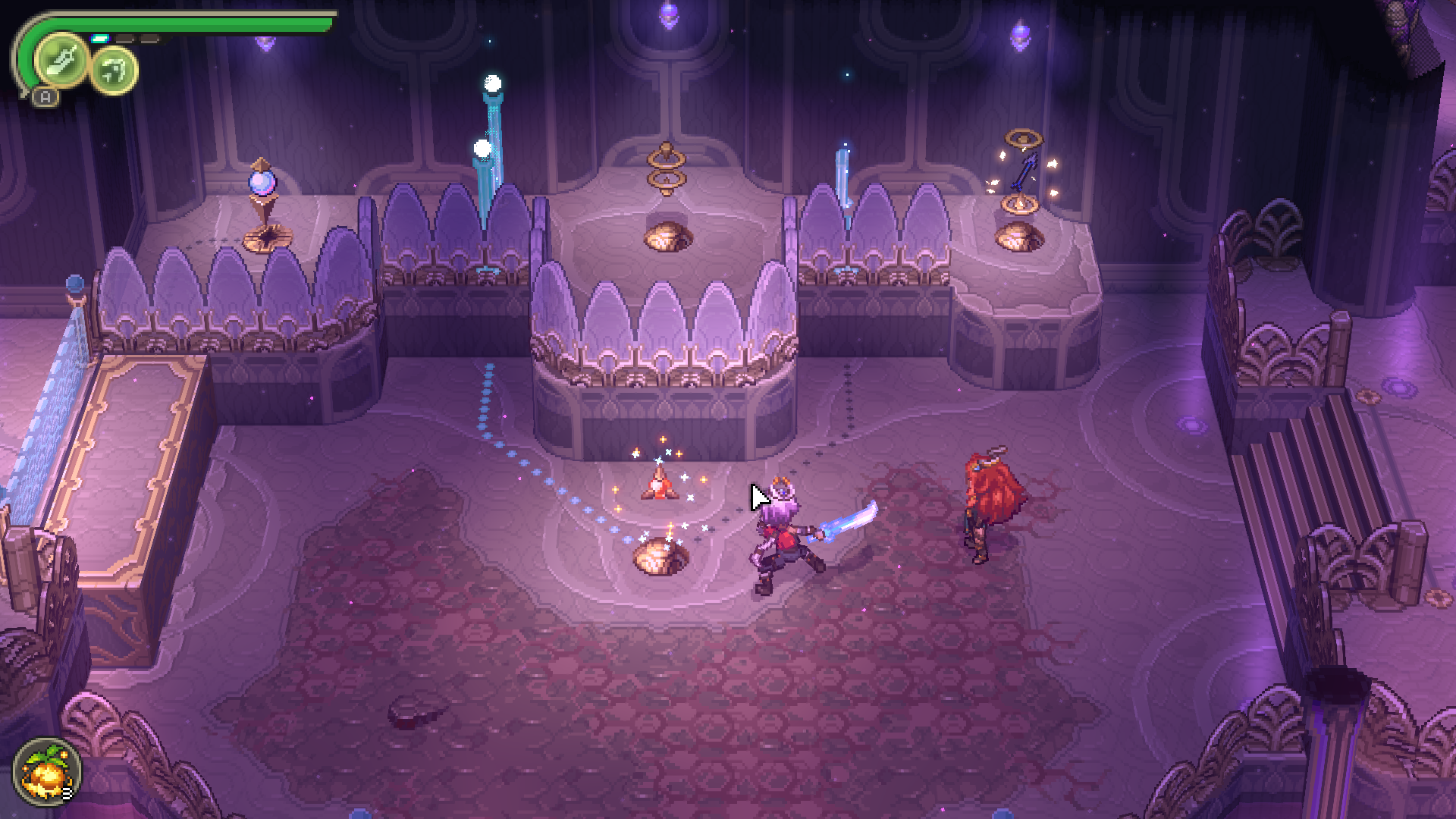
Task: Select the sword weapon icon
Action: click(61, 61)
